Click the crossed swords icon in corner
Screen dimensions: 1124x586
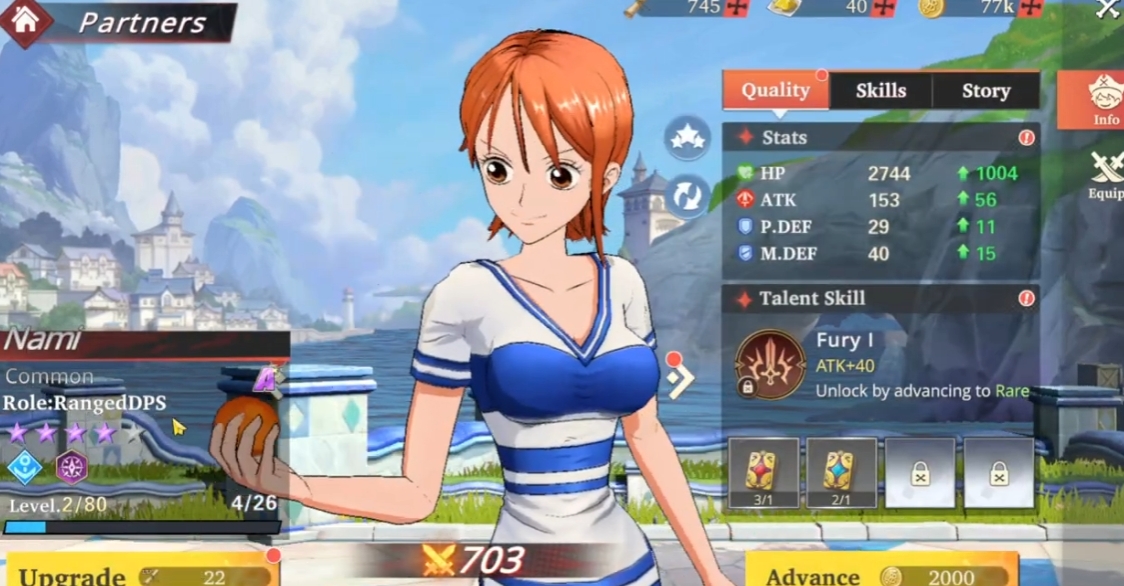pos(1108,9)
